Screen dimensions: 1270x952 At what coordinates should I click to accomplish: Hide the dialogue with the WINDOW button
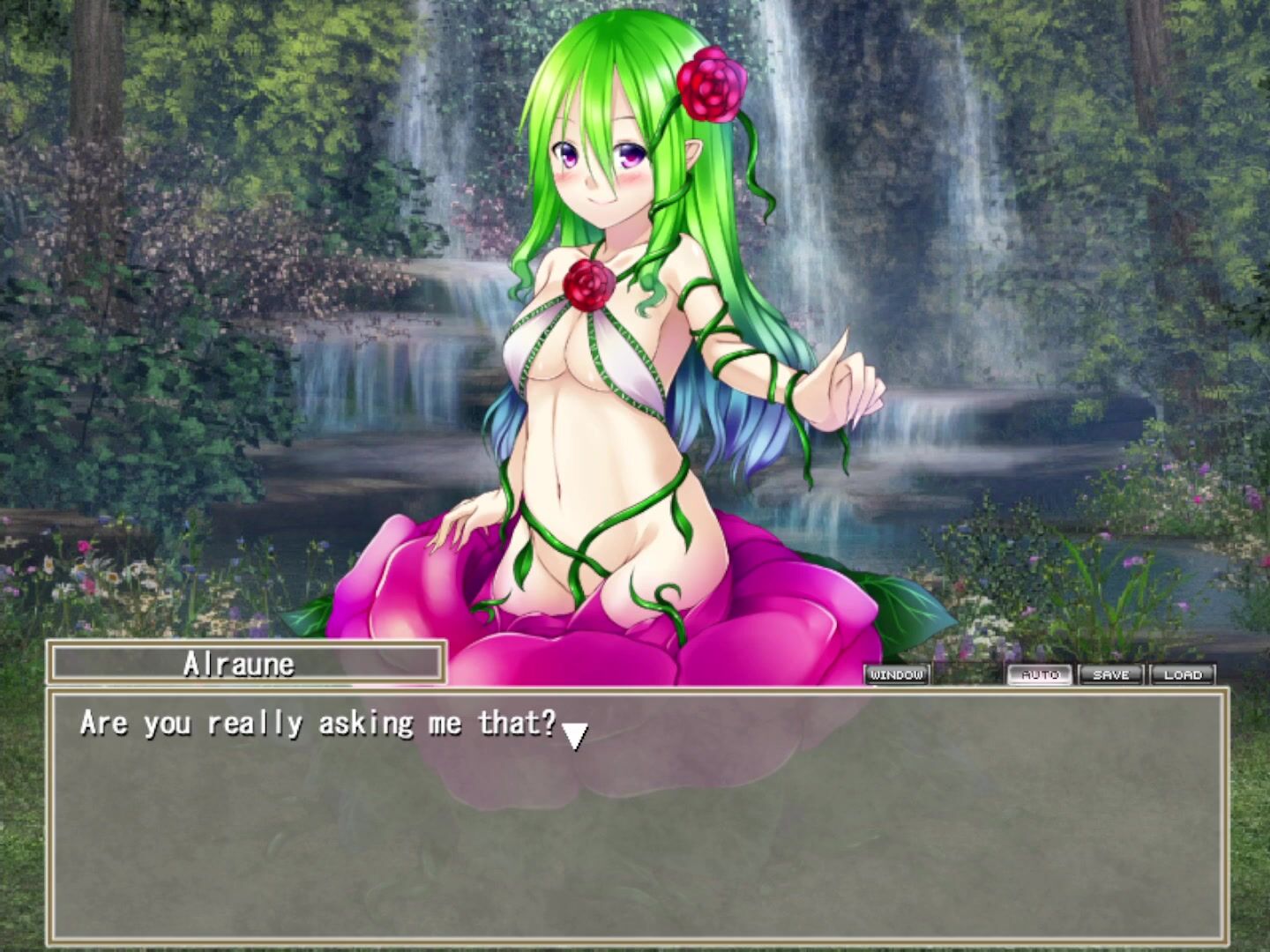tap(896, 675)
